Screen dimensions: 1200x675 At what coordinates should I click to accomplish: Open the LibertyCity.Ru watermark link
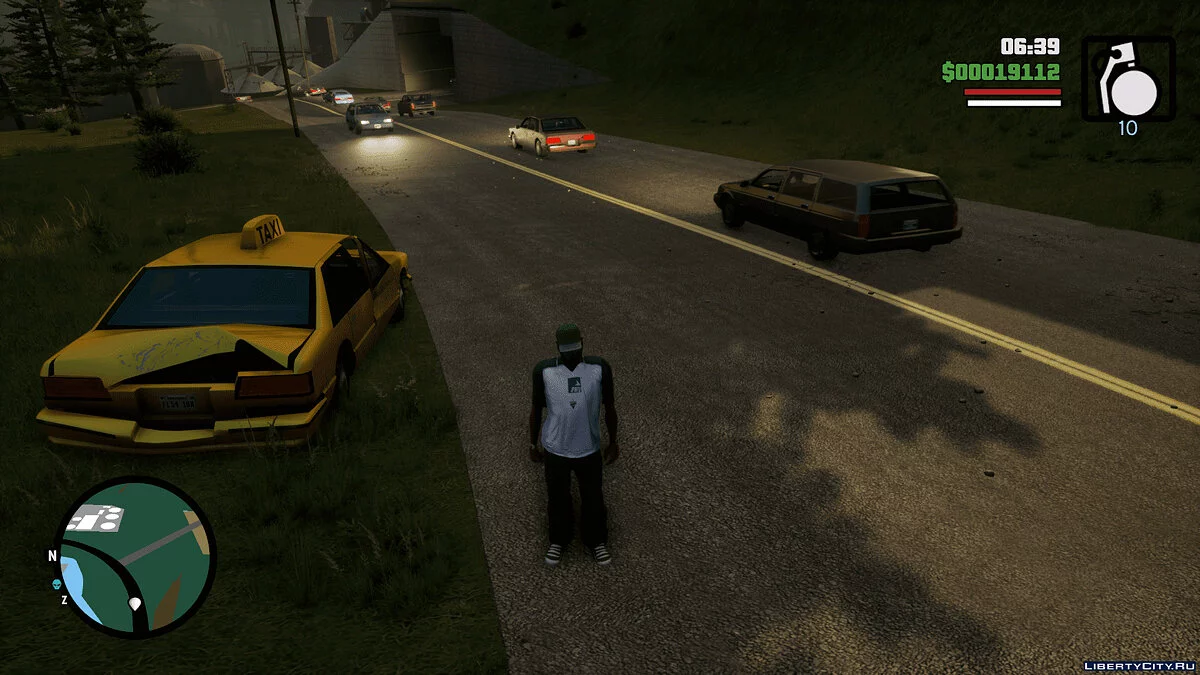click(1140, 664)
